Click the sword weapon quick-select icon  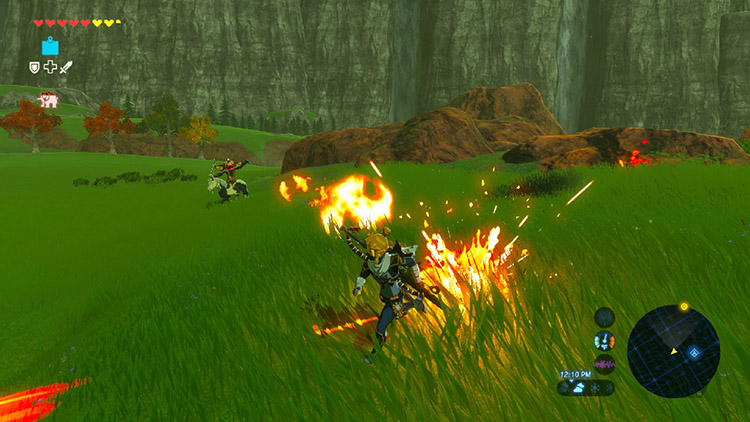coord(66,67)
